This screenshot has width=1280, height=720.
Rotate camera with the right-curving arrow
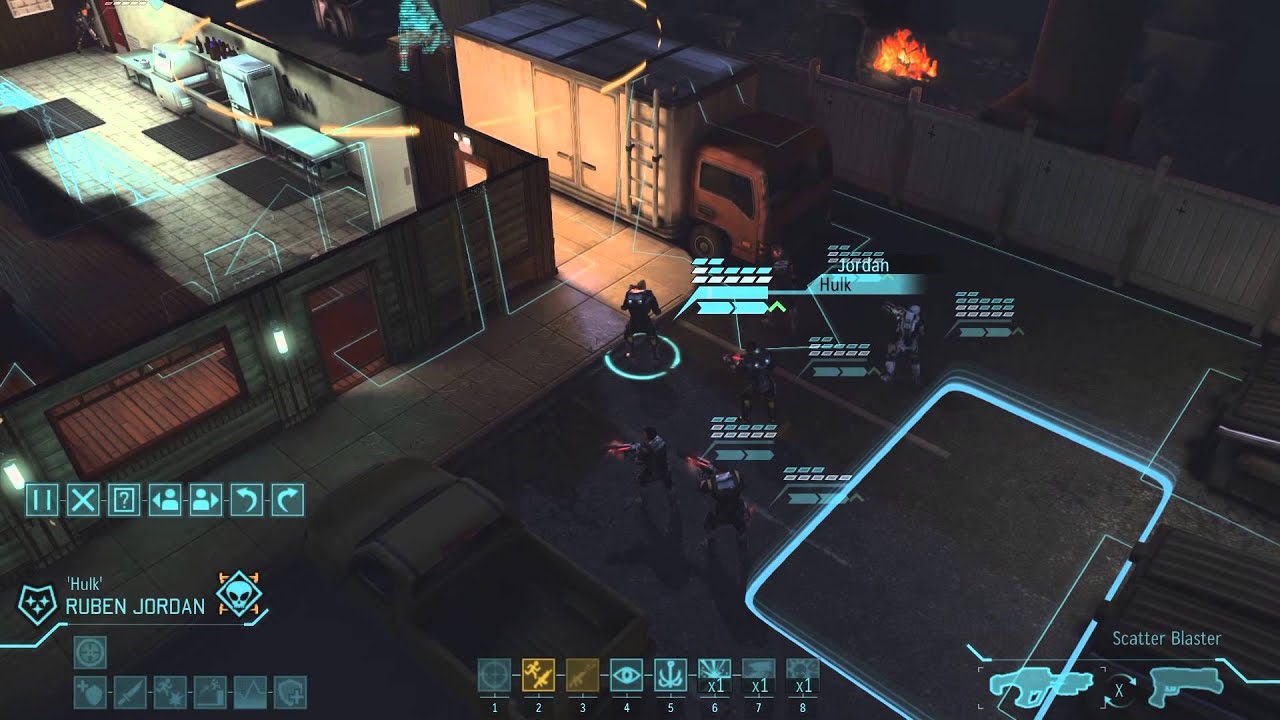click(287, 499)
